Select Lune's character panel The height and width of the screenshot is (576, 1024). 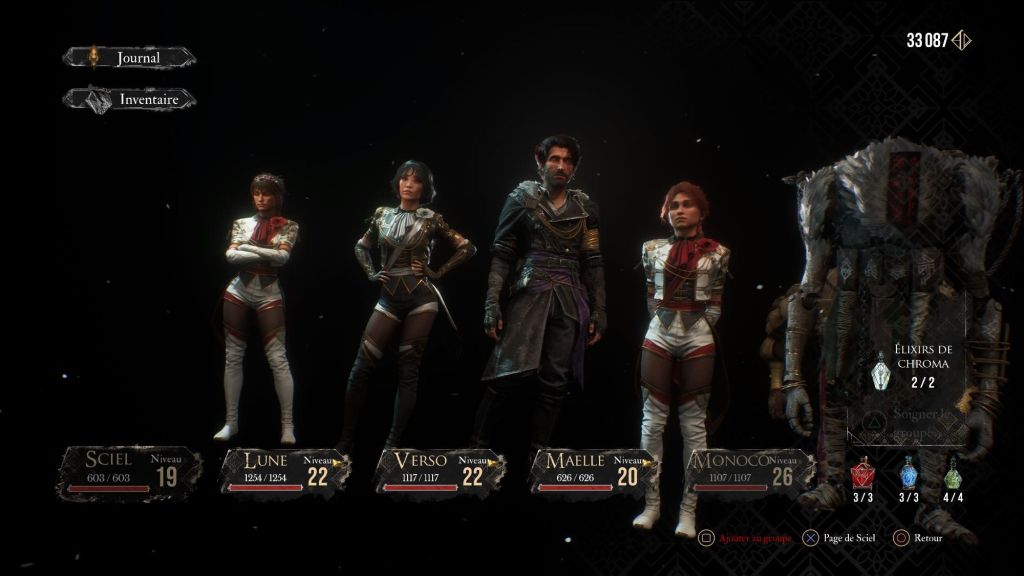284,471
